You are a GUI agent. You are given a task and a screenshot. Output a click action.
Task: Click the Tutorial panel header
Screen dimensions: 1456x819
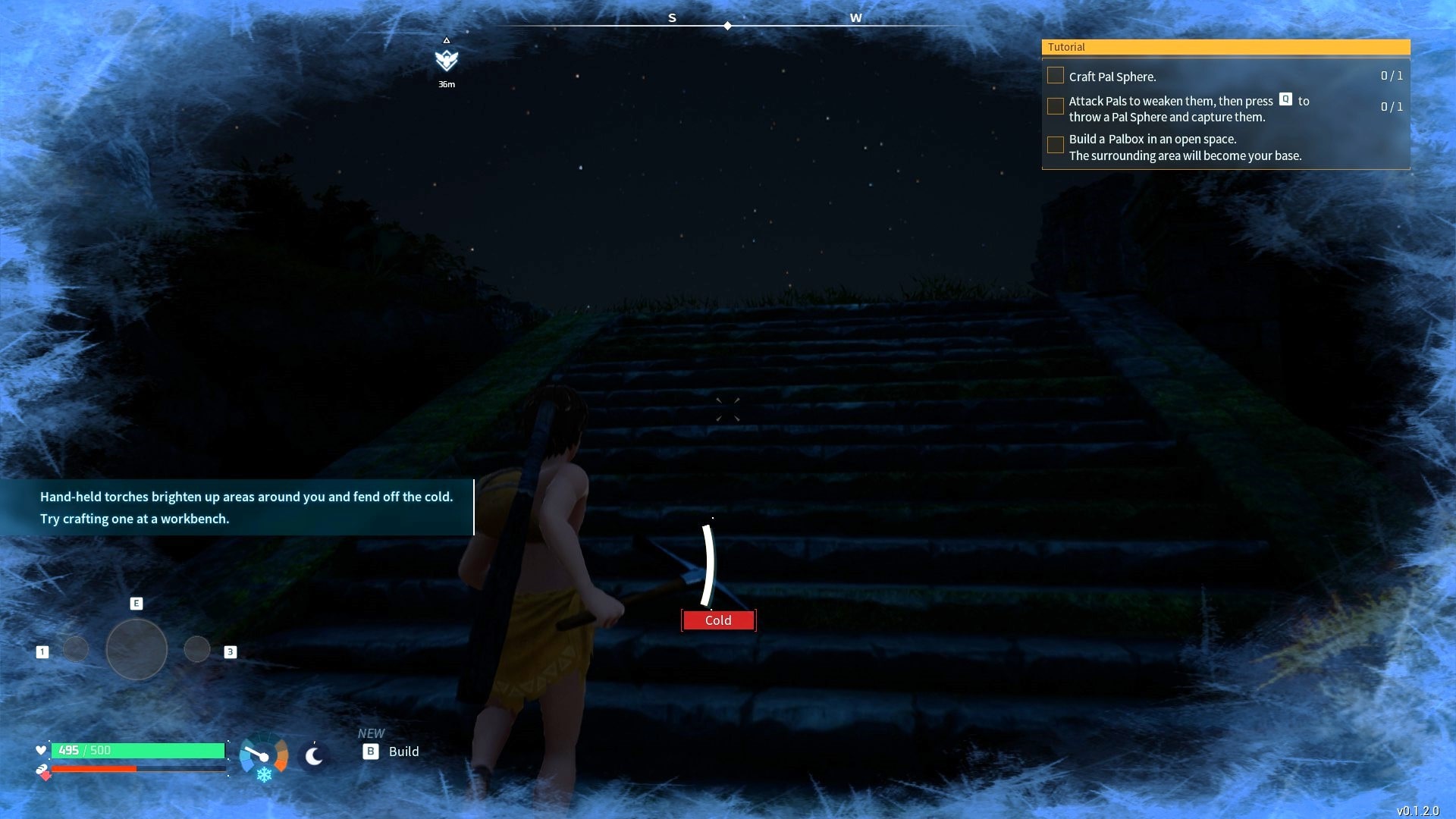1225,47
